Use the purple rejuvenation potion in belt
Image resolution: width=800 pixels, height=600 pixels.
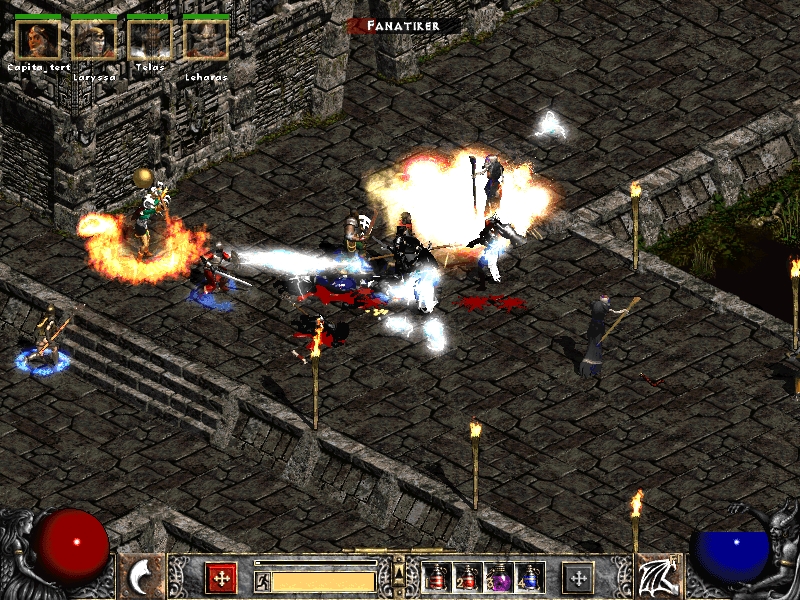[500, 577]
